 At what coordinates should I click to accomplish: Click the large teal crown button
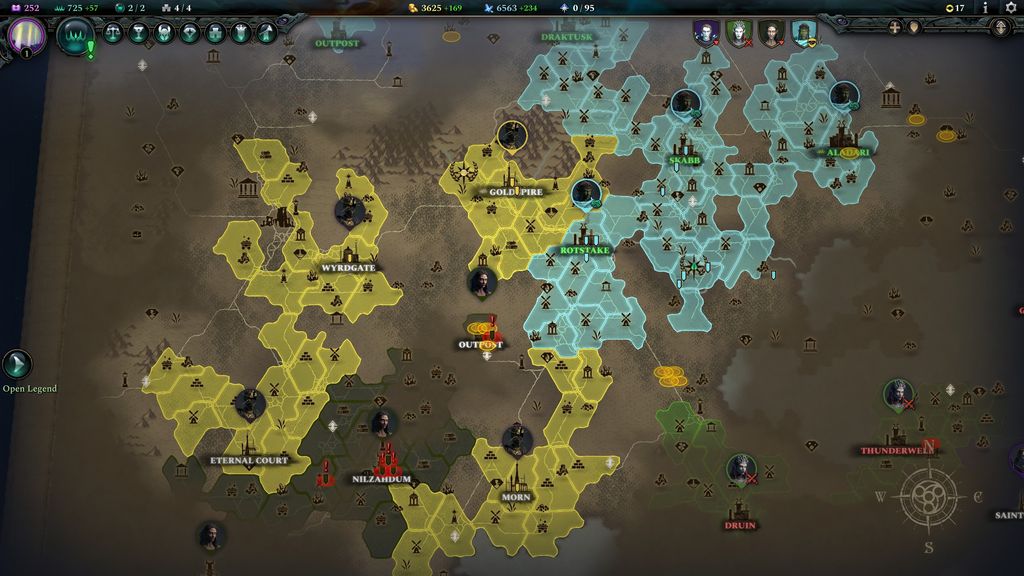[75, 35]
